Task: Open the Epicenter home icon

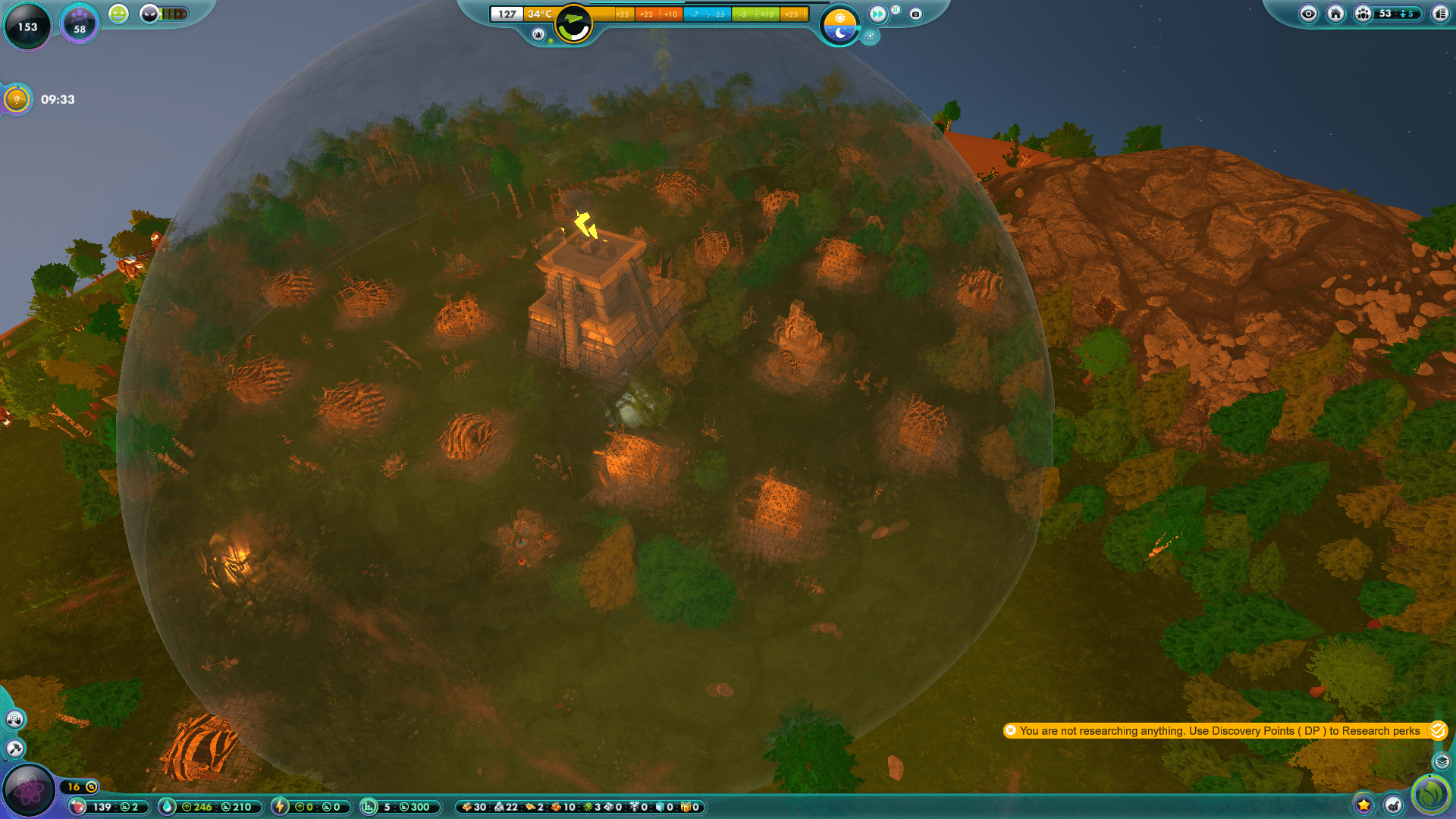Action: [x=1335, y=13]
